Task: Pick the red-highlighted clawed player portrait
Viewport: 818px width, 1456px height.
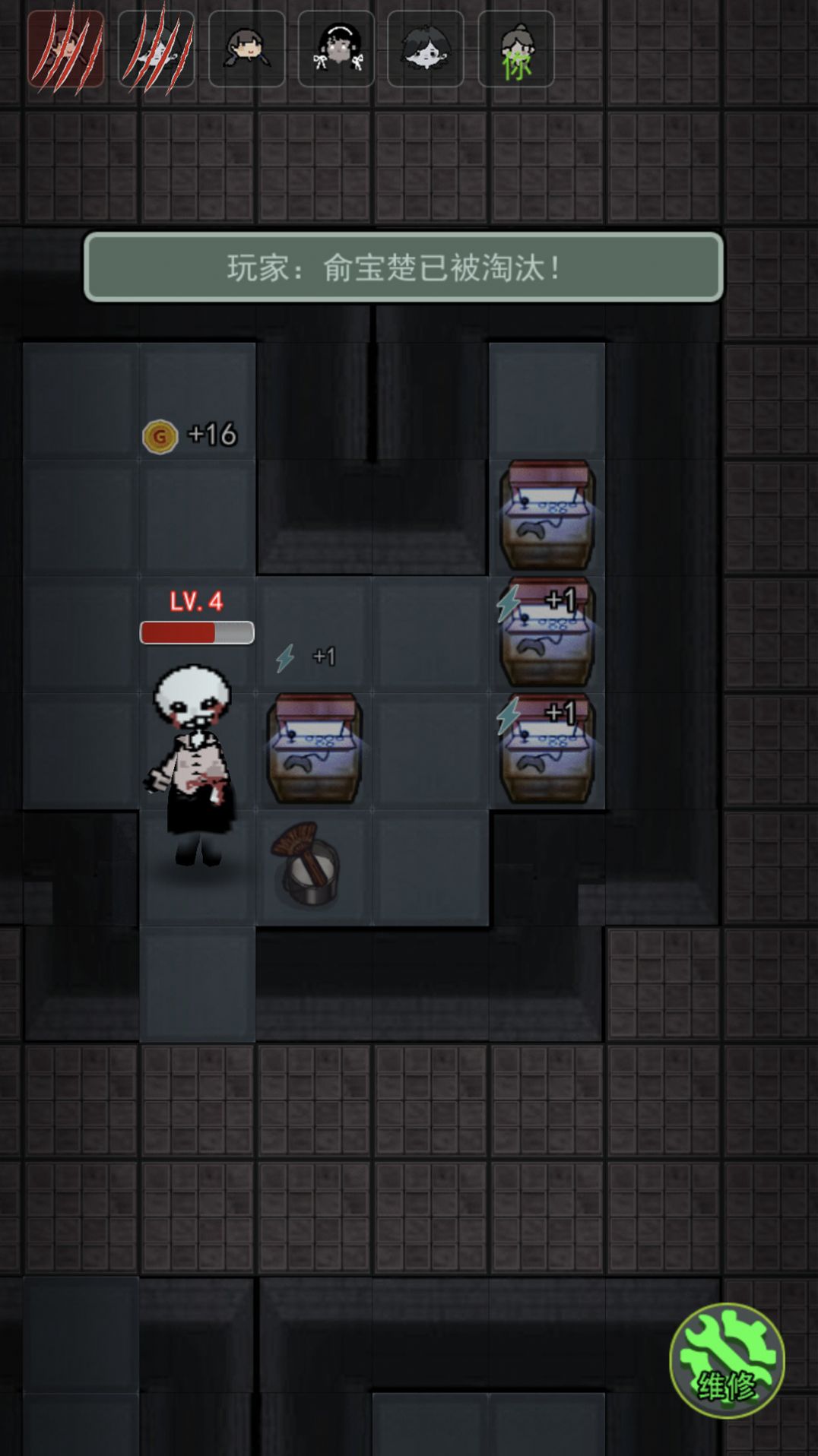Action: [x=66, y=49]
